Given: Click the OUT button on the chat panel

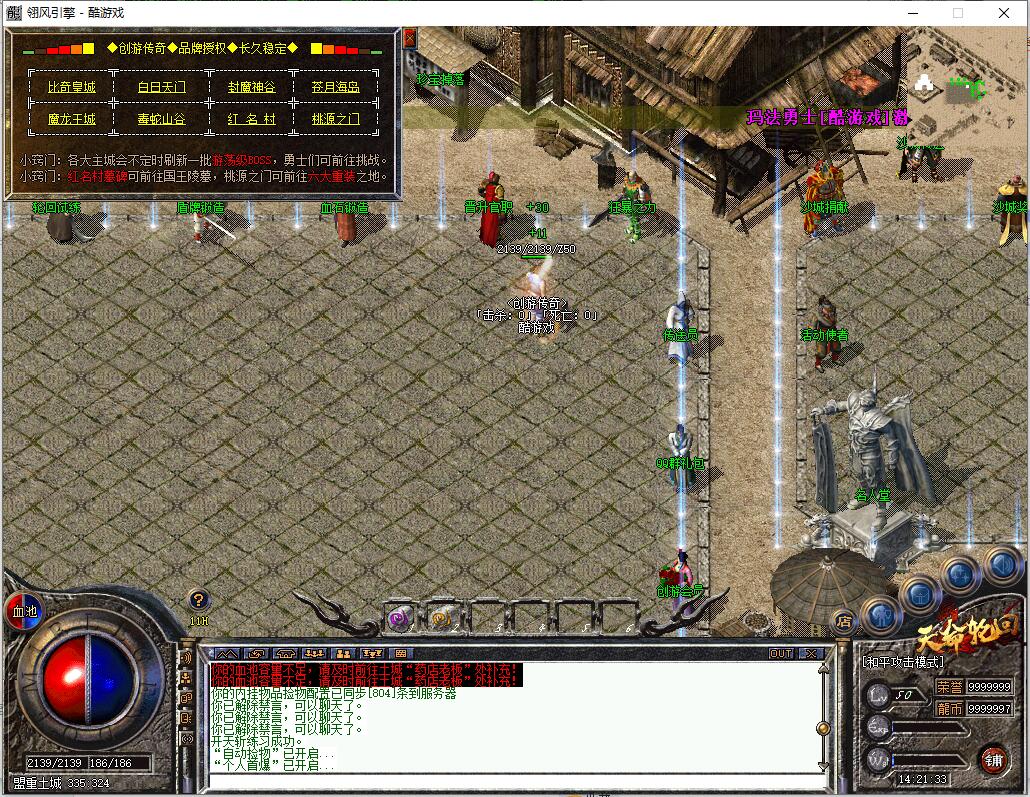Looking at the screenshot, I should click(x=781, y=653).
